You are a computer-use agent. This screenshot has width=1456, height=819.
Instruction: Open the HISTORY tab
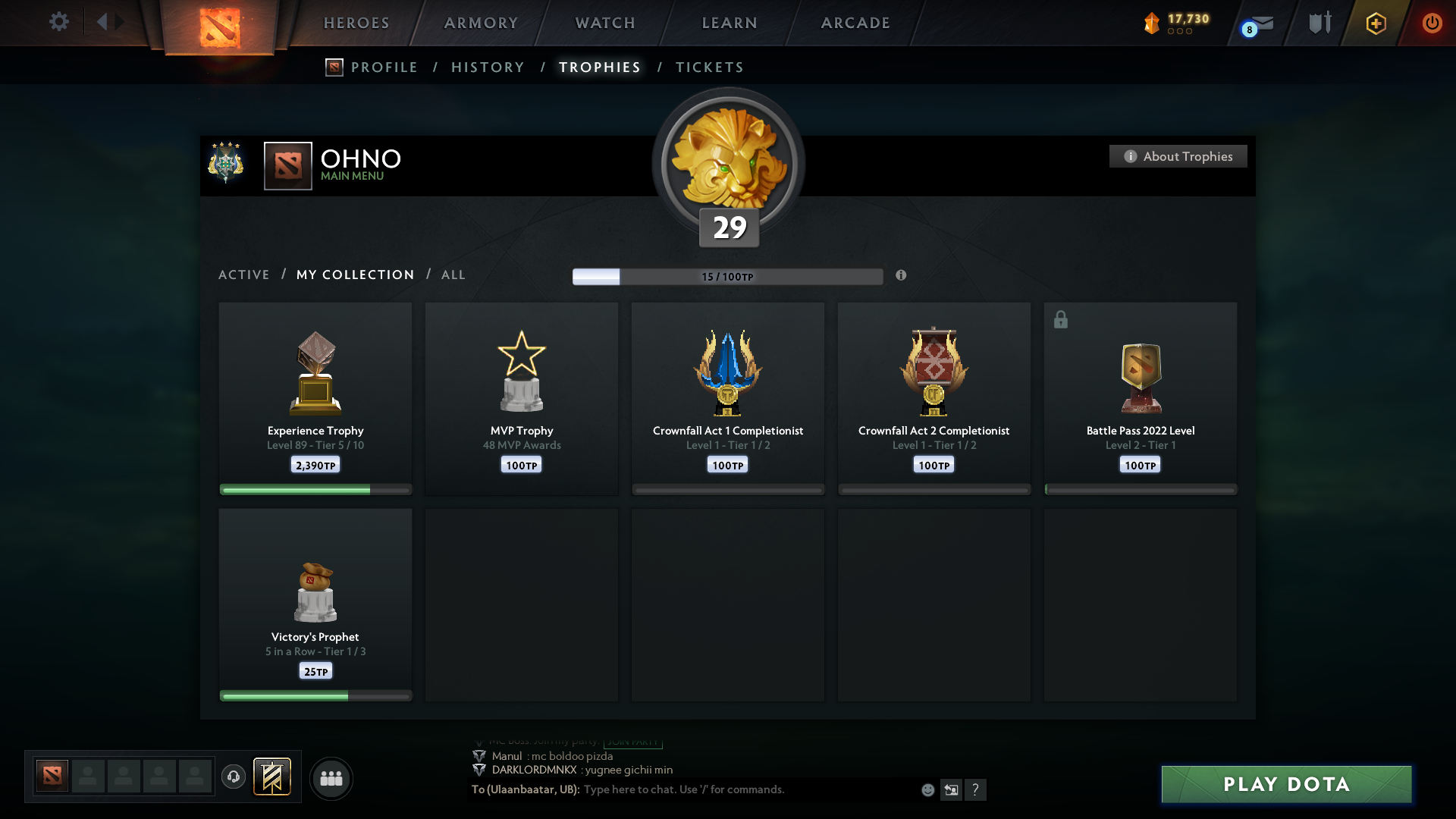point(487,67)
